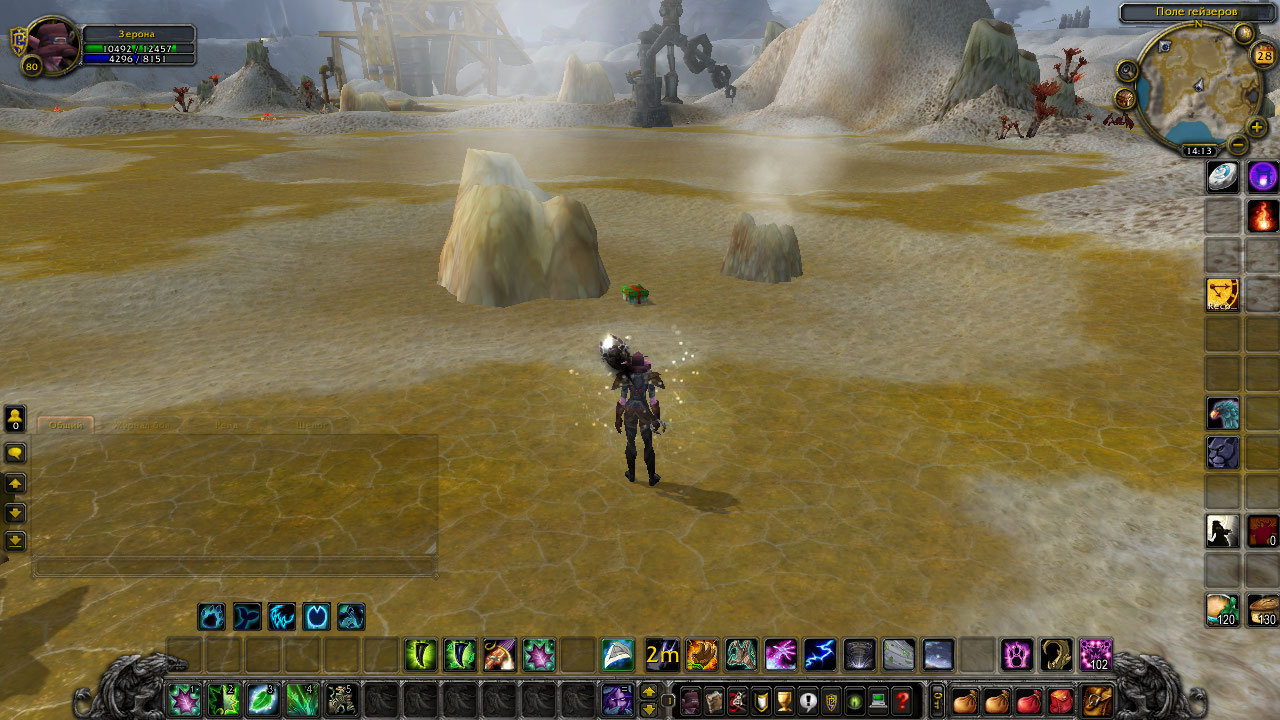Page the action bar up with the arrow
Viewport: 1280px width, 720px height.
point(648,691)
